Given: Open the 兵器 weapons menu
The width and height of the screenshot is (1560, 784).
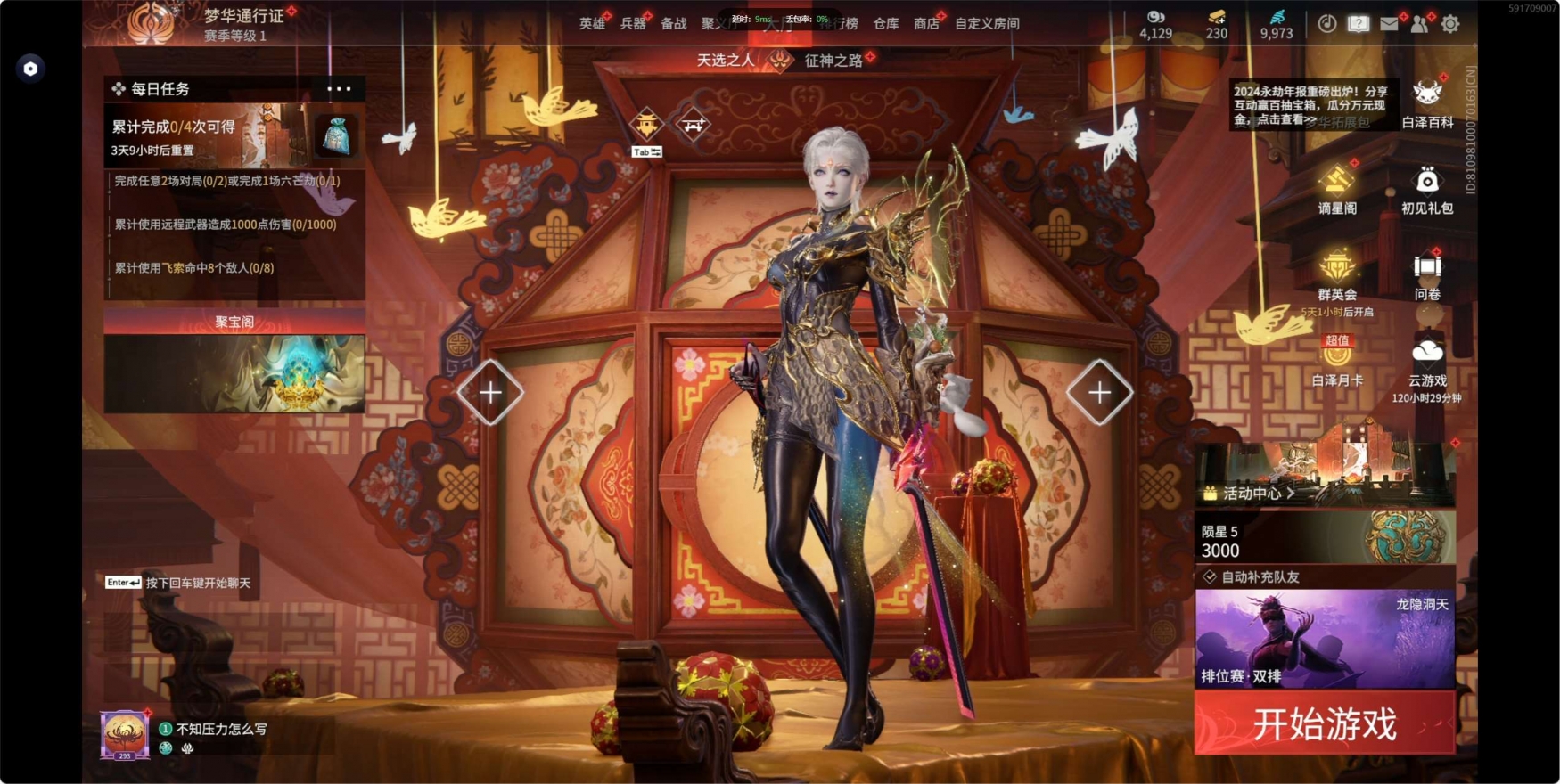Looking at the screenshot, I should [x=632, y=24].
